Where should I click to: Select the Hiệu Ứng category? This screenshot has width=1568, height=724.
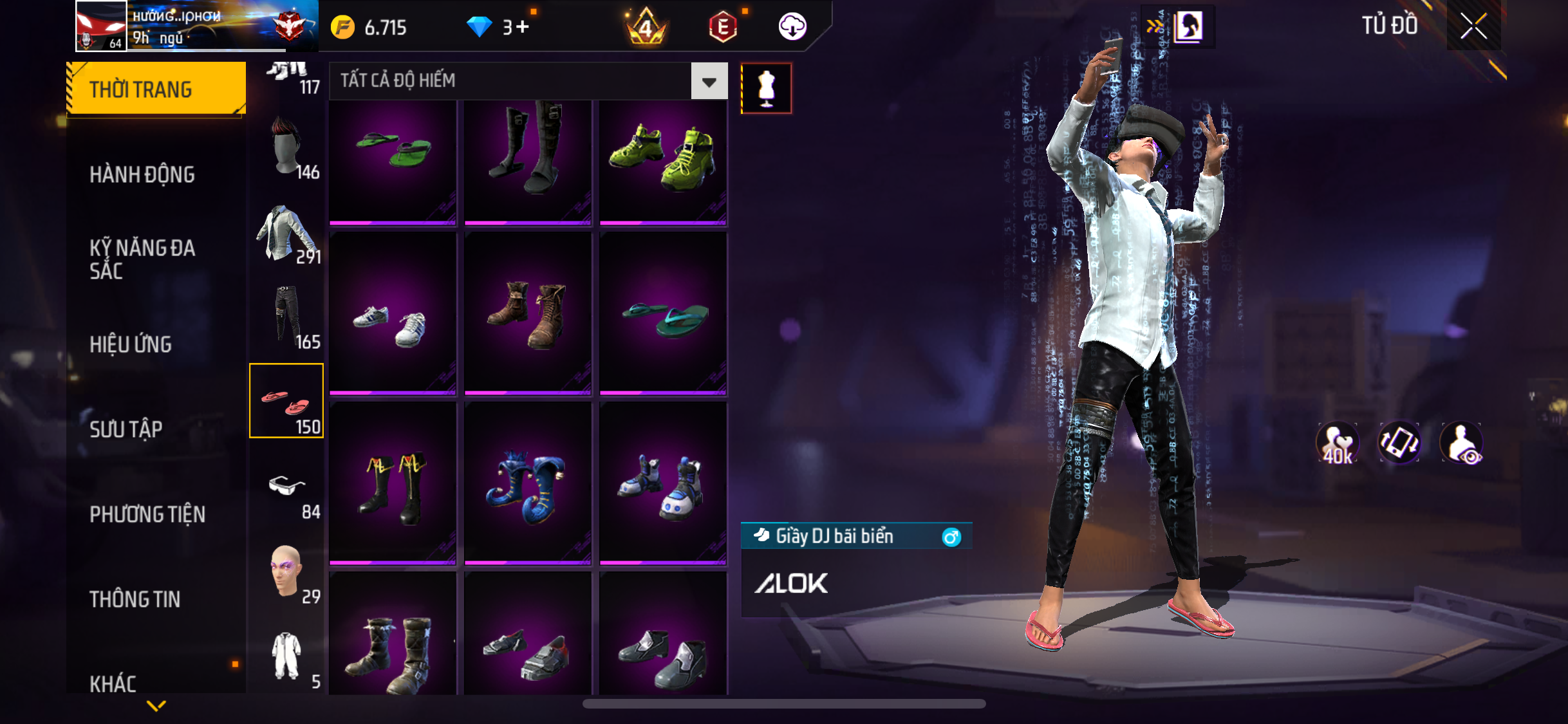131,344
